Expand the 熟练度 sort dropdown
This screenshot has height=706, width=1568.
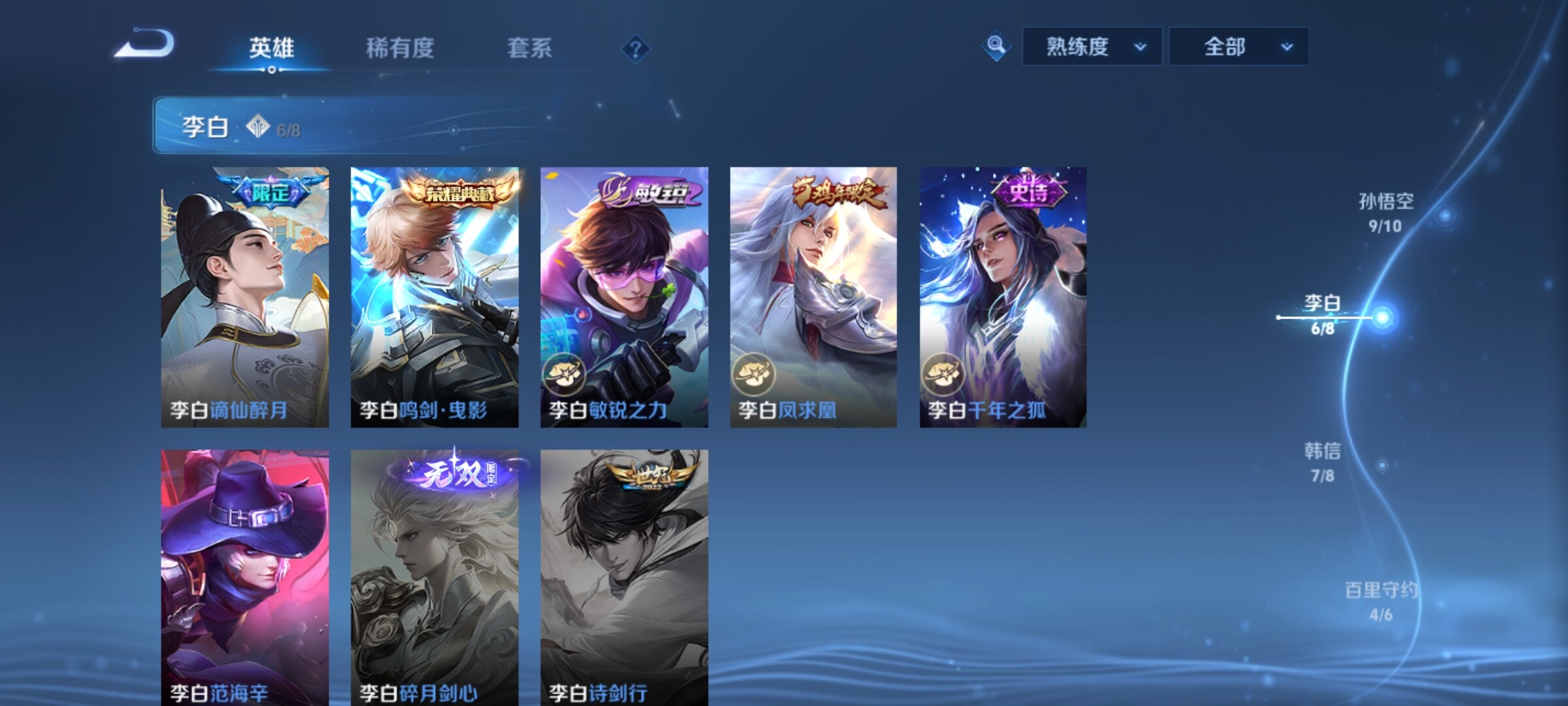pyautogui.click(x=1092, y=46)
